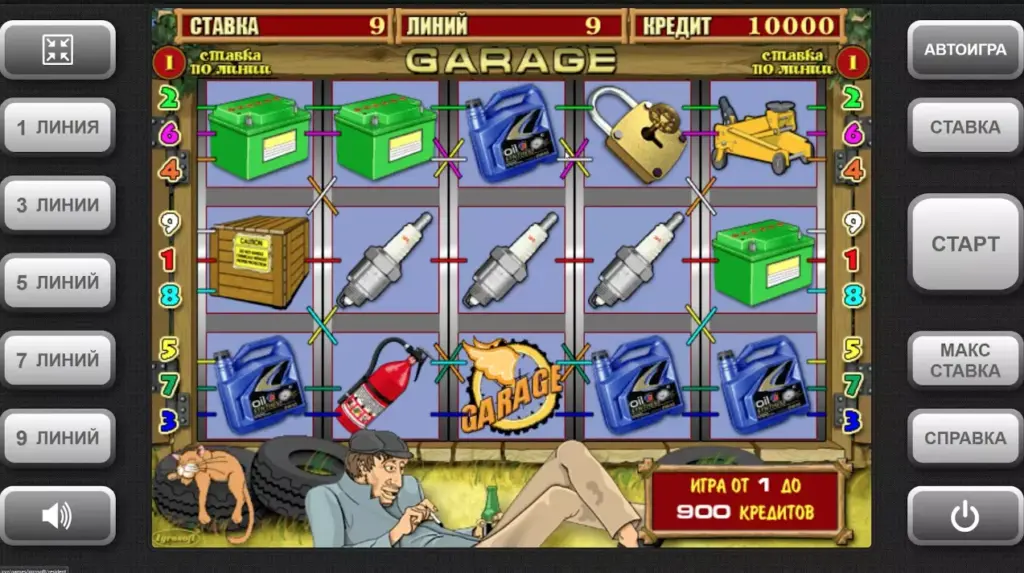Toggle the sound speaker button
Viewport: 1024px width, 573px height.
point(58,516)
